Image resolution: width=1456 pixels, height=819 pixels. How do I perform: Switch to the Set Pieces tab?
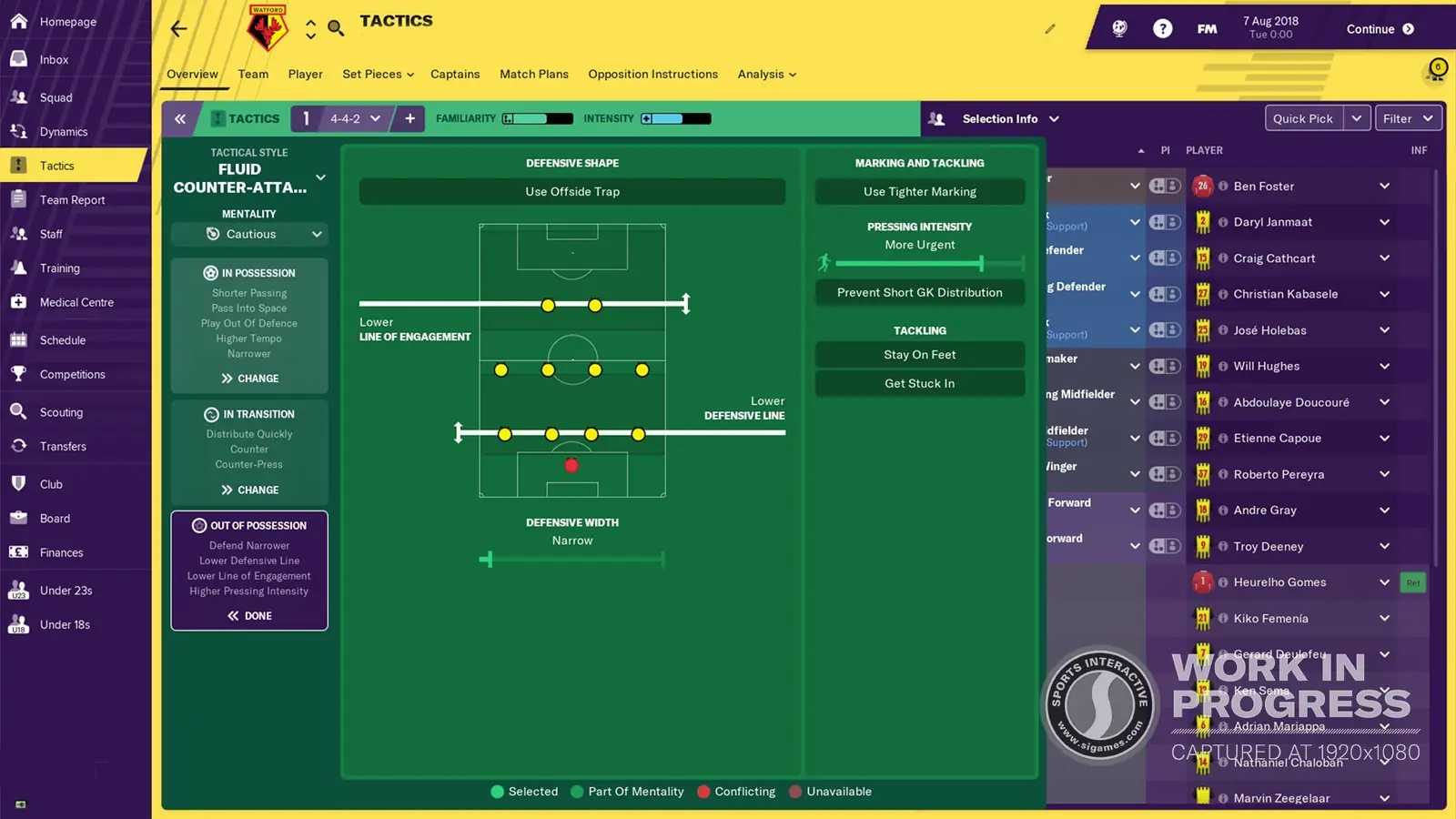click(x=372, y=74)
